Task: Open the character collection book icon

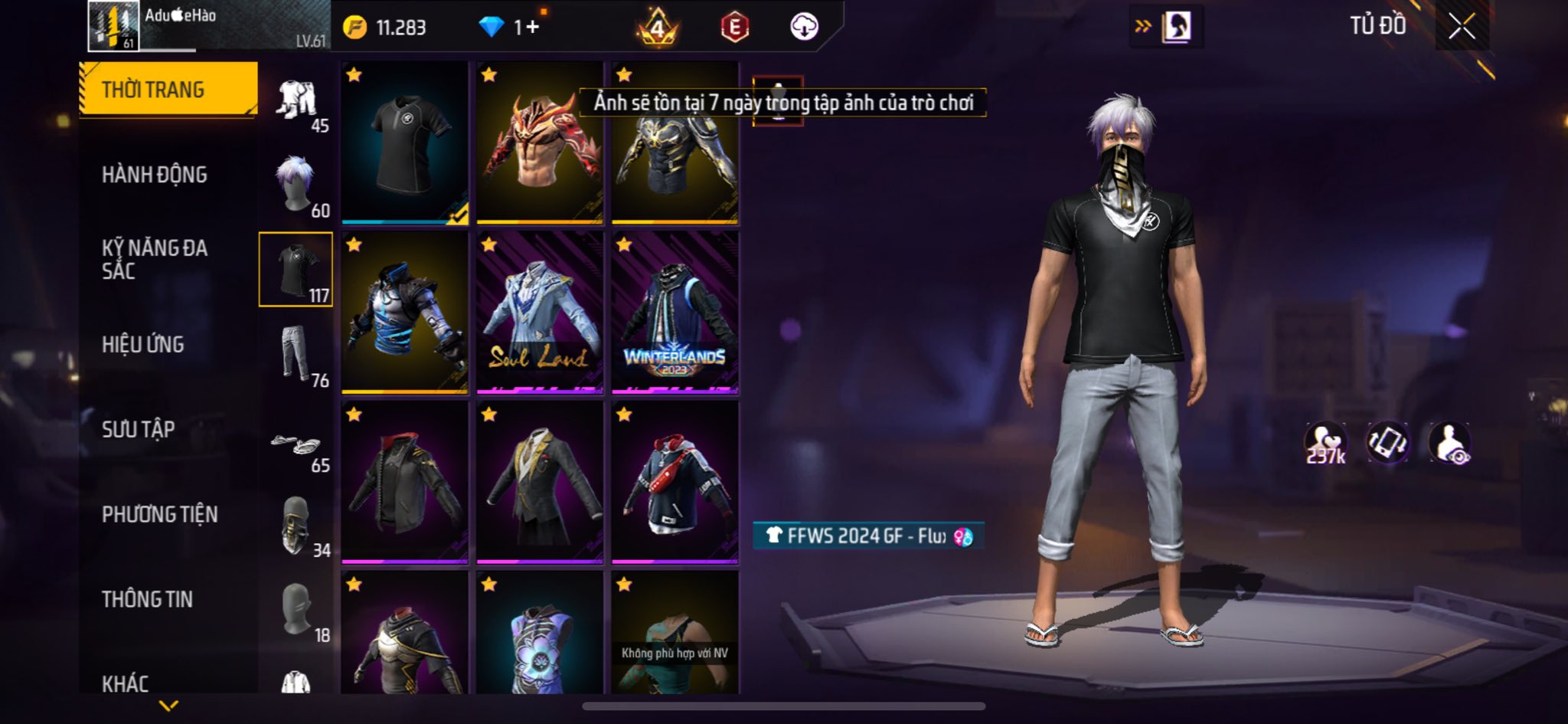Action: [x=1175, y=28]
